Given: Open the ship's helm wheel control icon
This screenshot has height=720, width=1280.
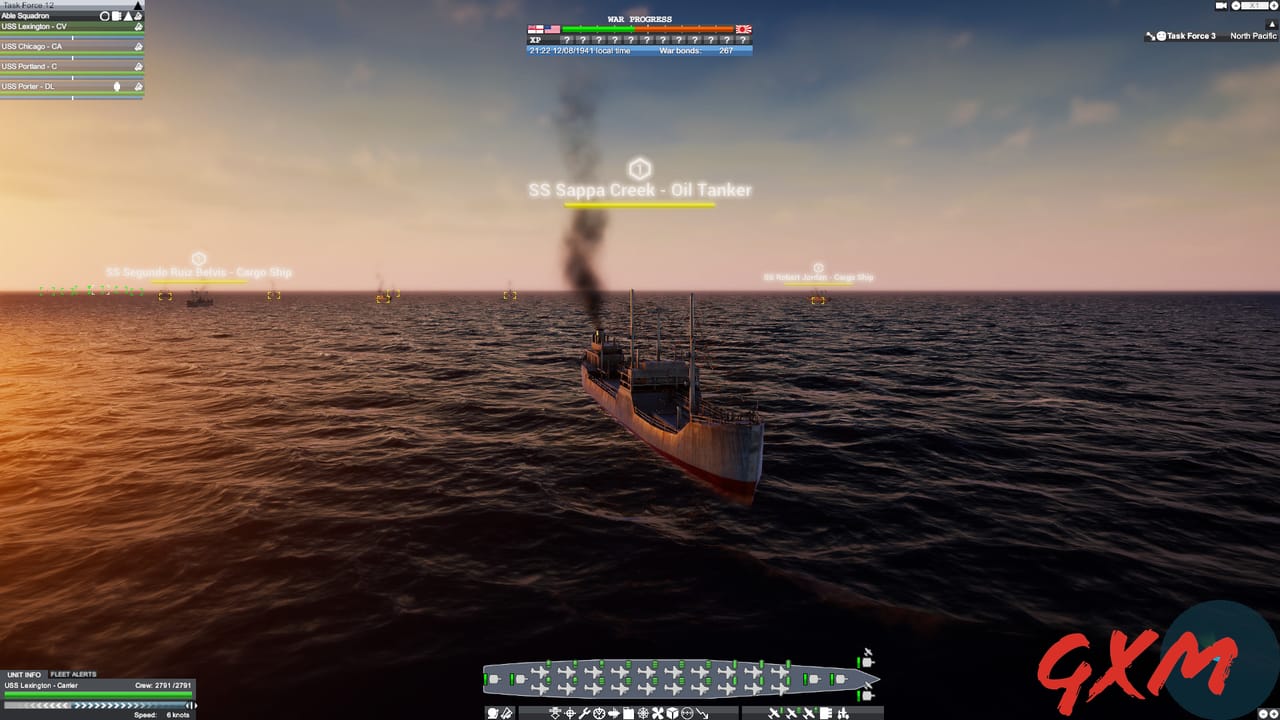Looking at the screenshot, I should [x=643, y=713].
